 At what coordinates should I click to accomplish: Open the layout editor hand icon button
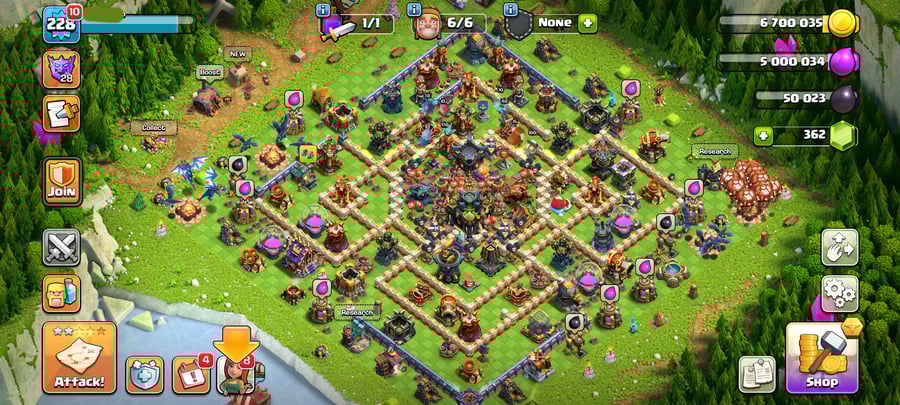[x=840, y=247]
